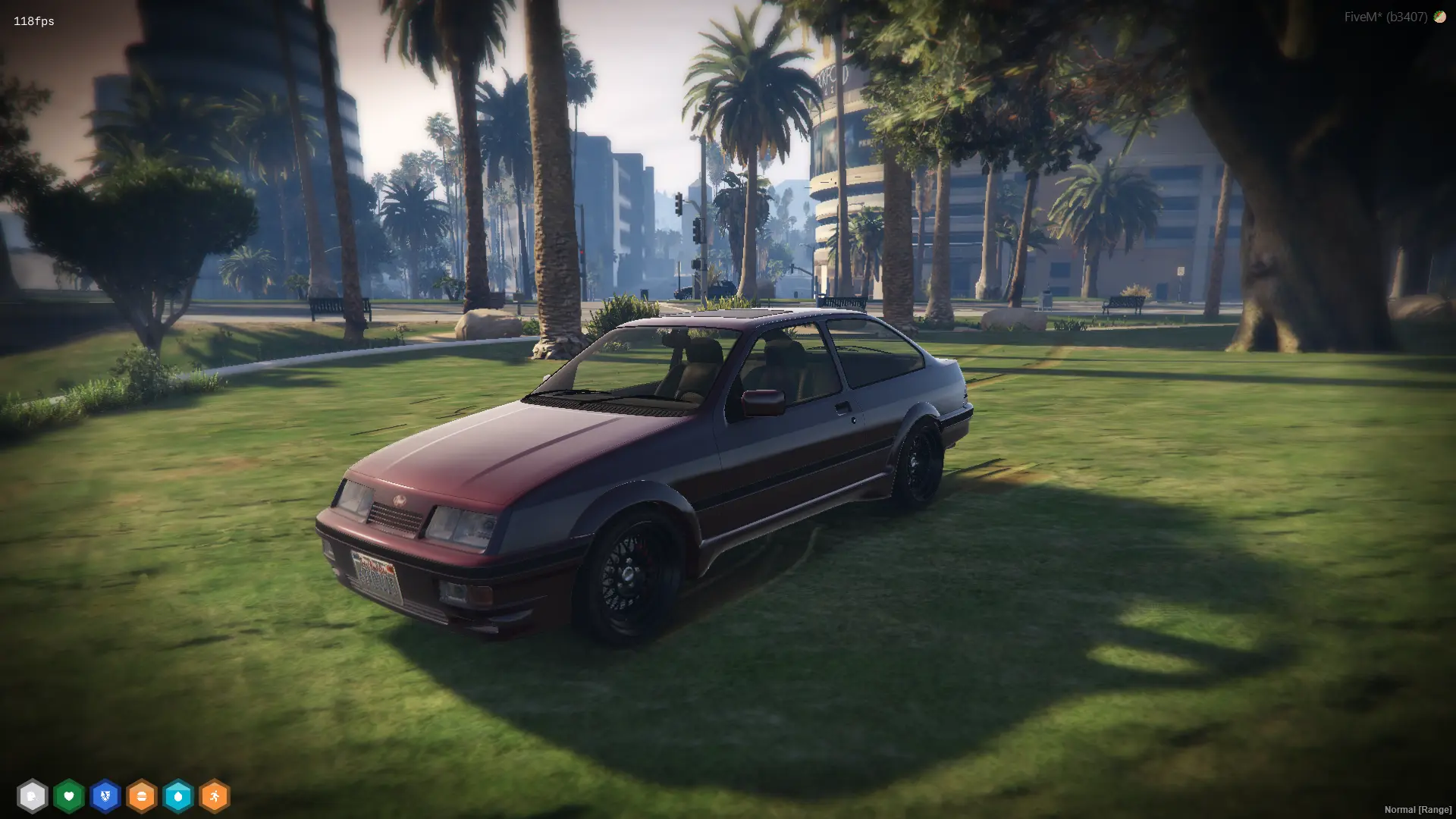Click the FiveM taco logo icon
The height and width of the screenshot is (819, 1456).
point(1439,17)
